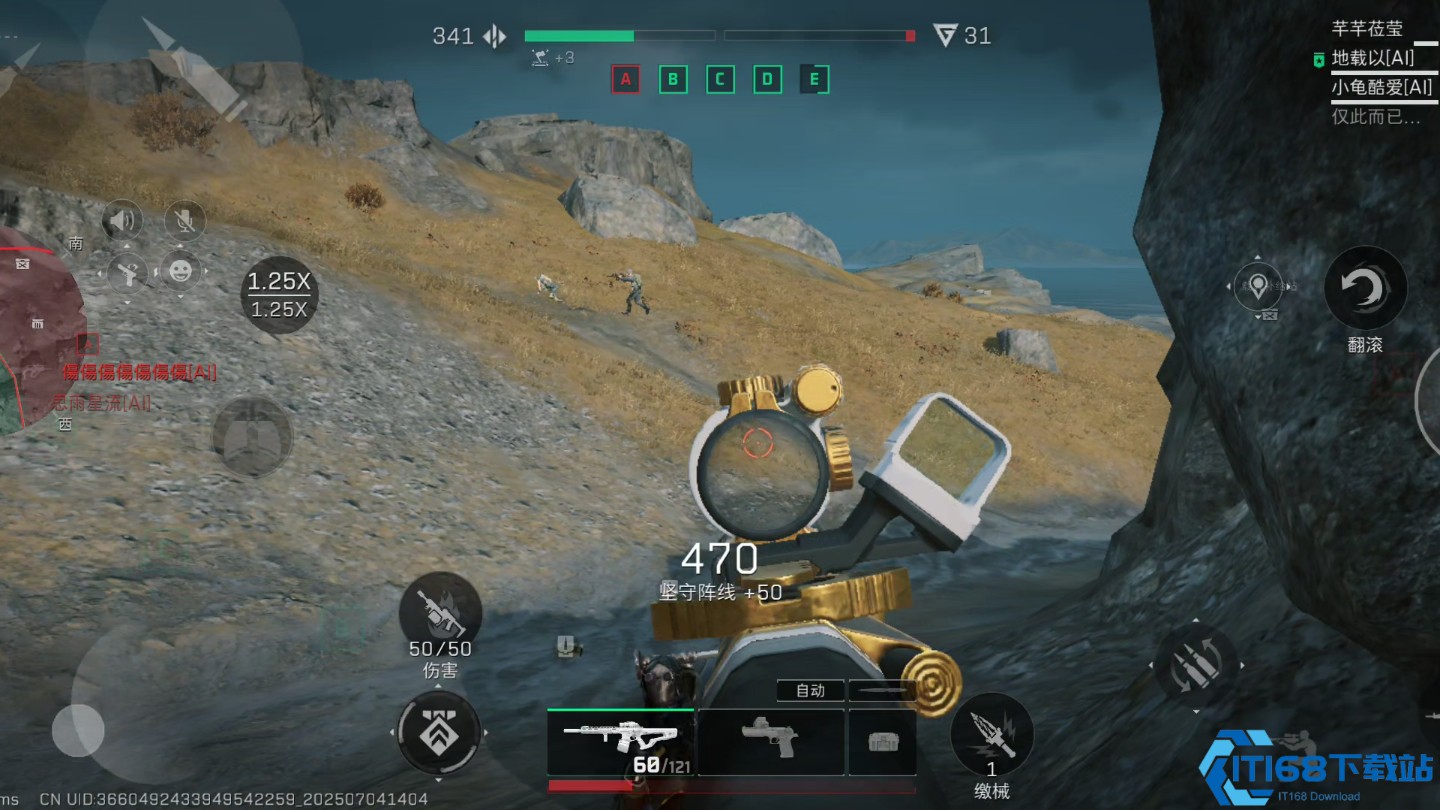
Task: Perform the 翻滚 roll action
Action: 1365,290
